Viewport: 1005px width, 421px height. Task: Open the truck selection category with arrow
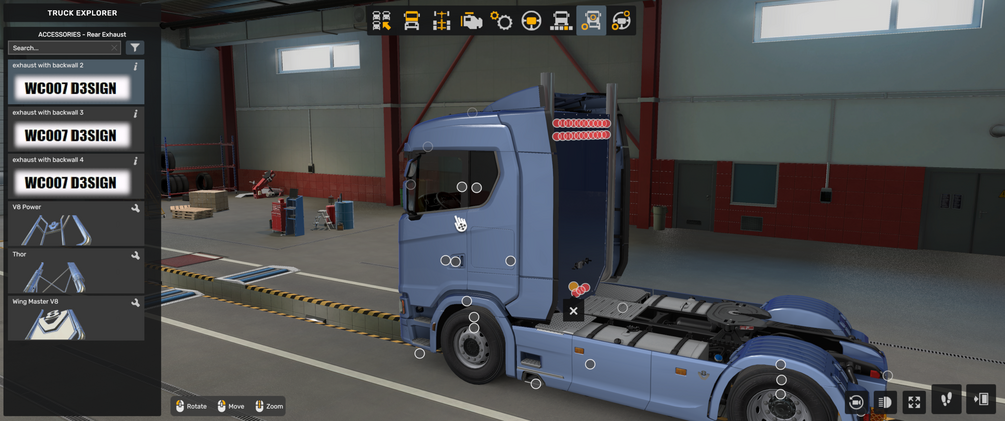click(x=381, y=21)
